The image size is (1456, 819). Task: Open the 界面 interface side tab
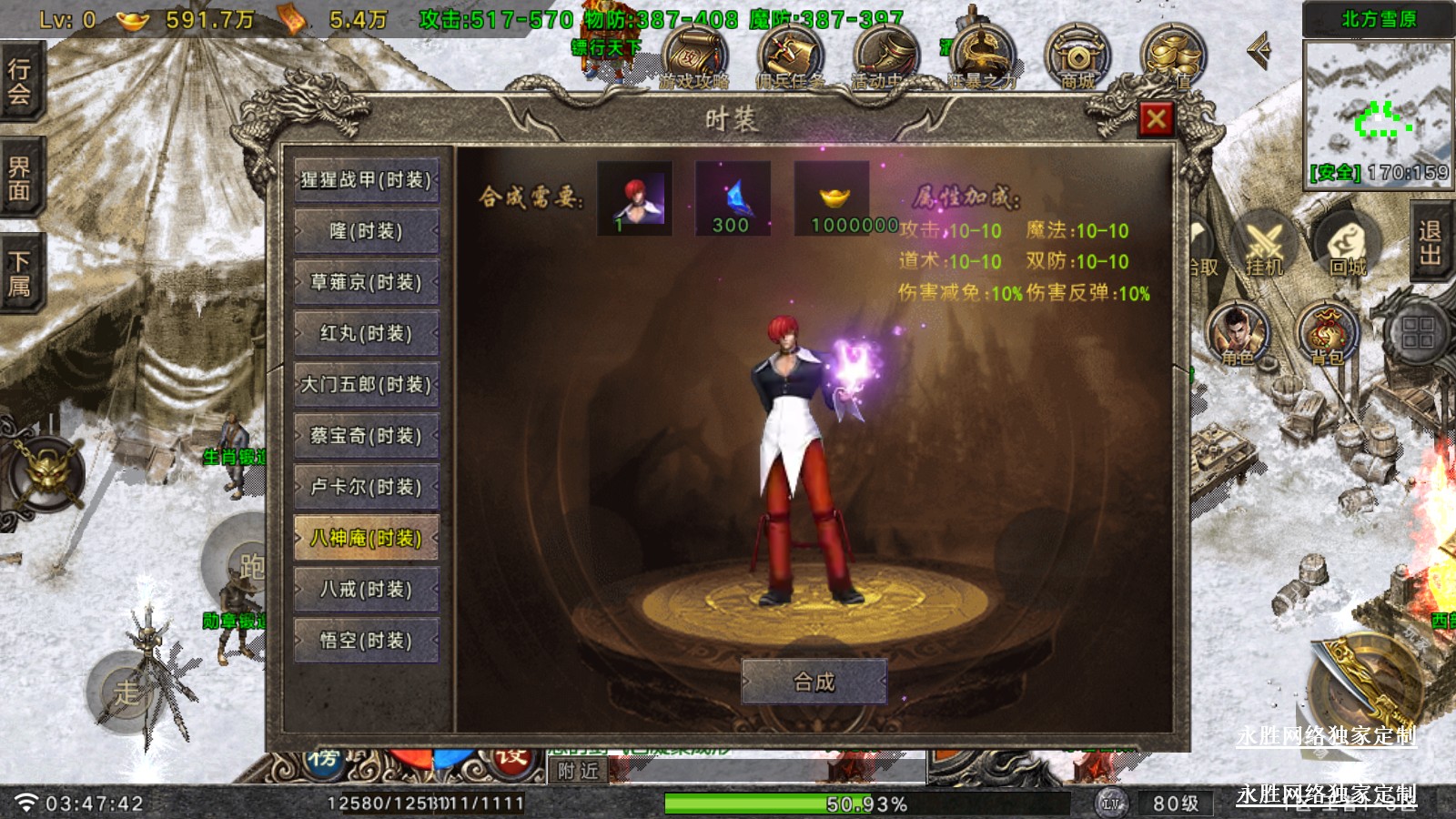pyautogui.click(x=20, y=178)
